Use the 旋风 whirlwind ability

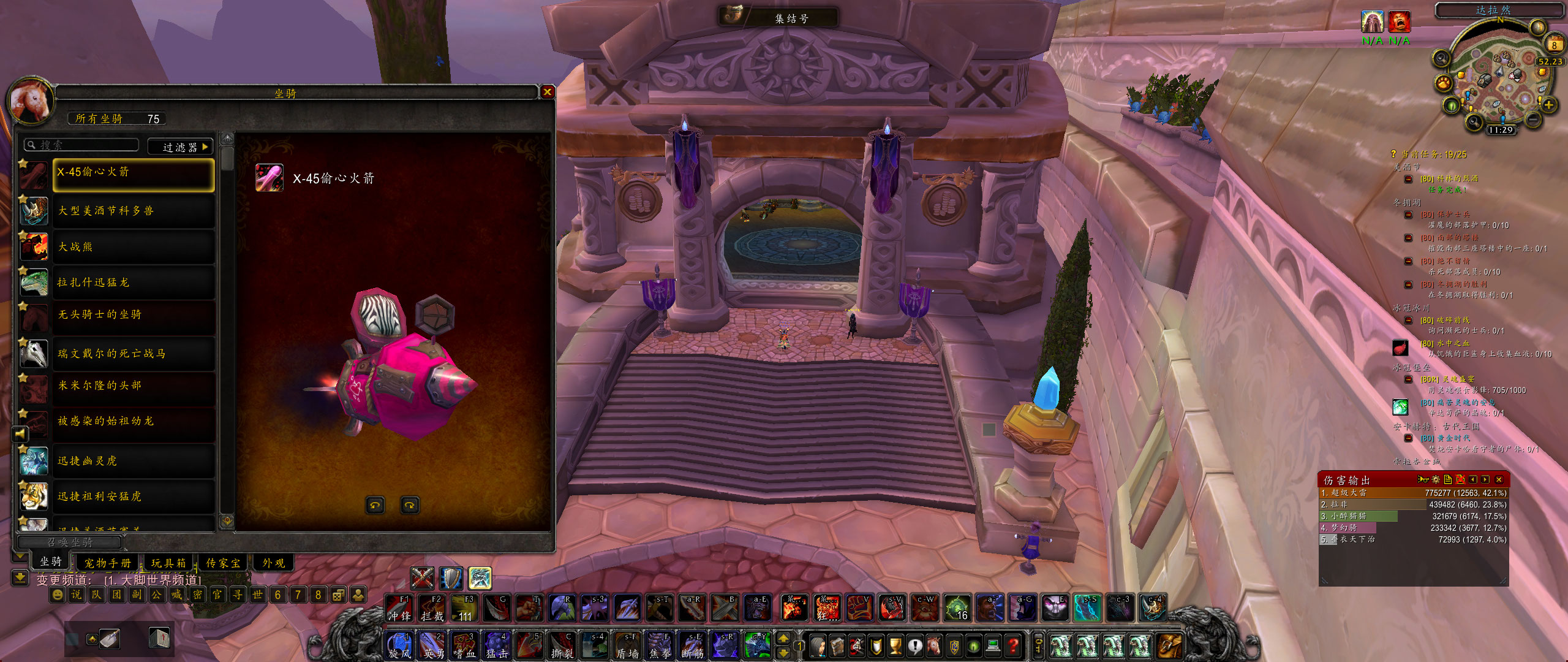point(399,646)
